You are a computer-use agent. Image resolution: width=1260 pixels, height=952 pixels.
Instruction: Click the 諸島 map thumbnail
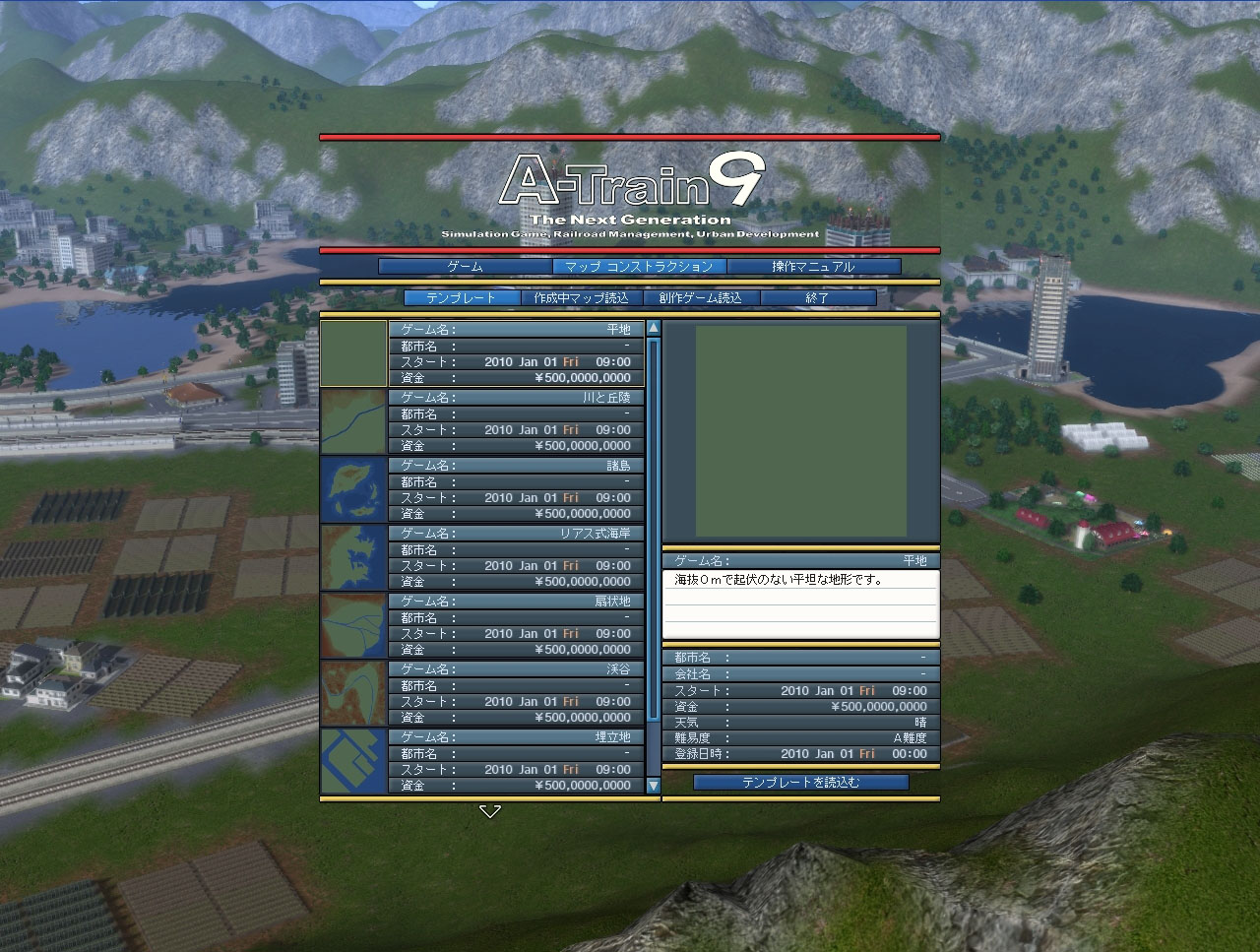[x=353, y=489]
